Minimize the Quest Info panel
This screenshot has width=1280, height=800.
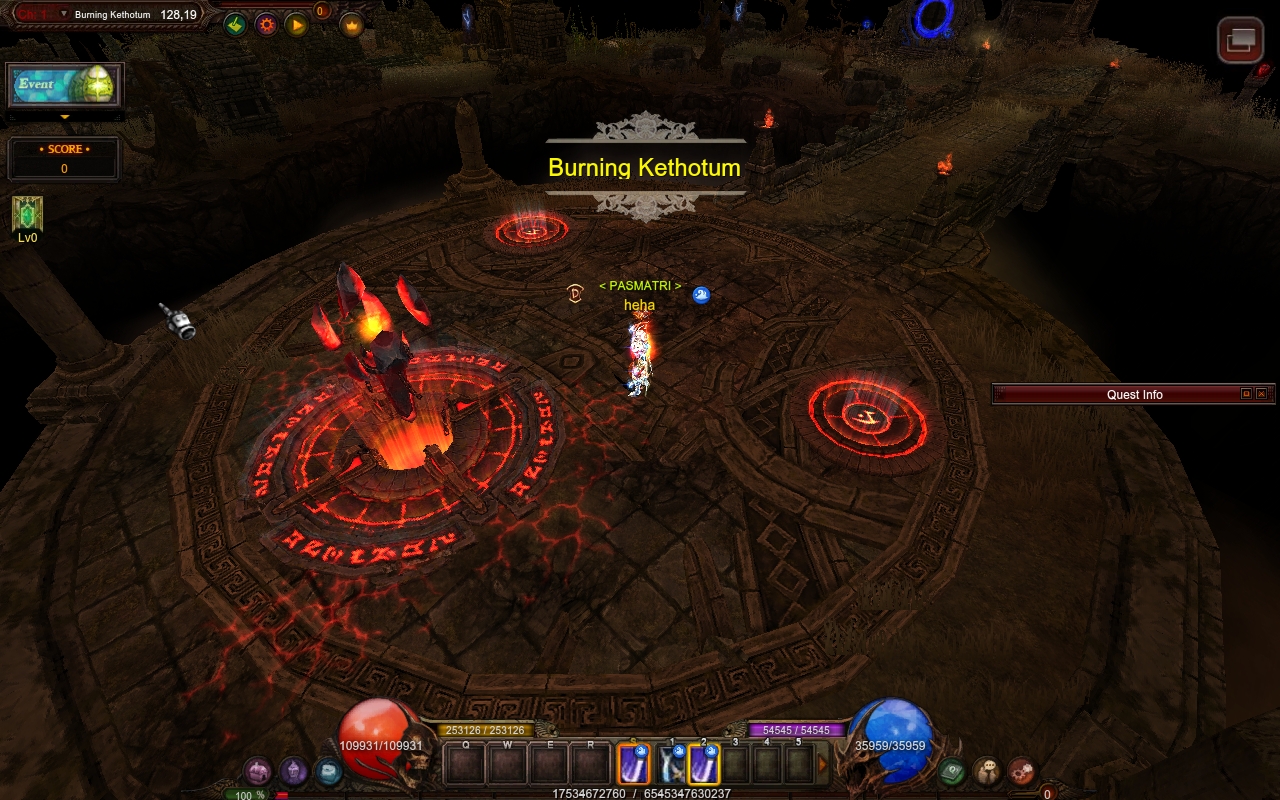point(1246,394)
